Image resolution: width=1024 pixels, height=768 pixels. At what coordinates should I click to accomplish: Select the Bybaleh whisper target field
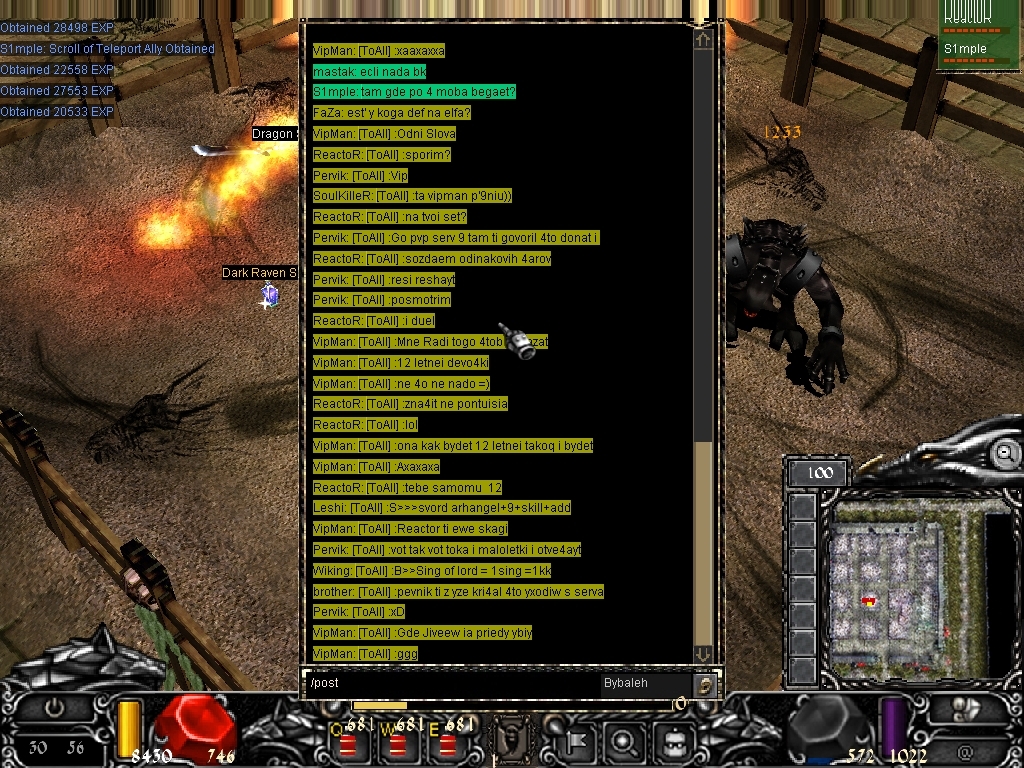point(645,683)
